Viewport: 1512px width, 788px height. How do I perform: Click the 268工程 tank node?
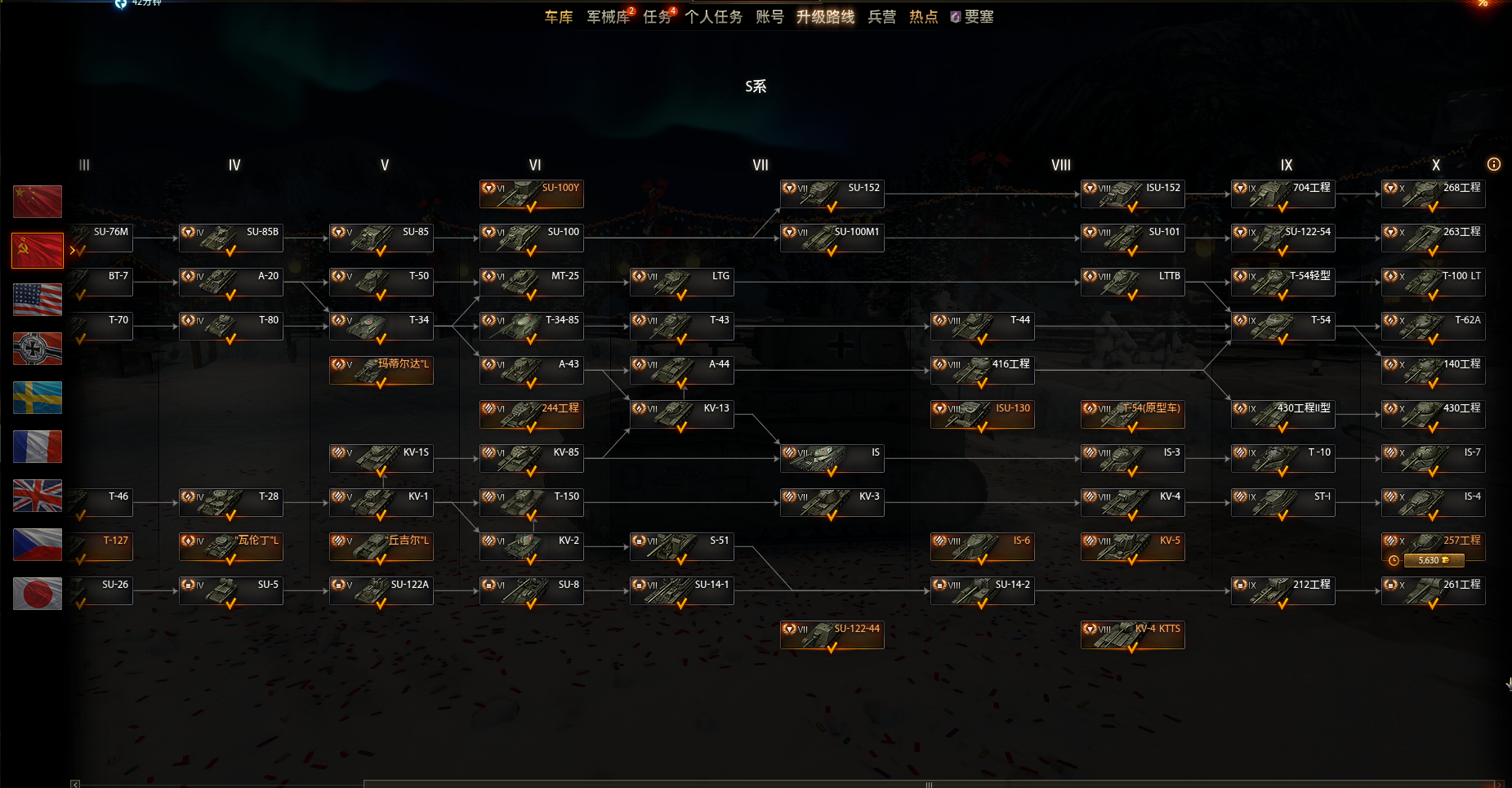point(1433,194)
